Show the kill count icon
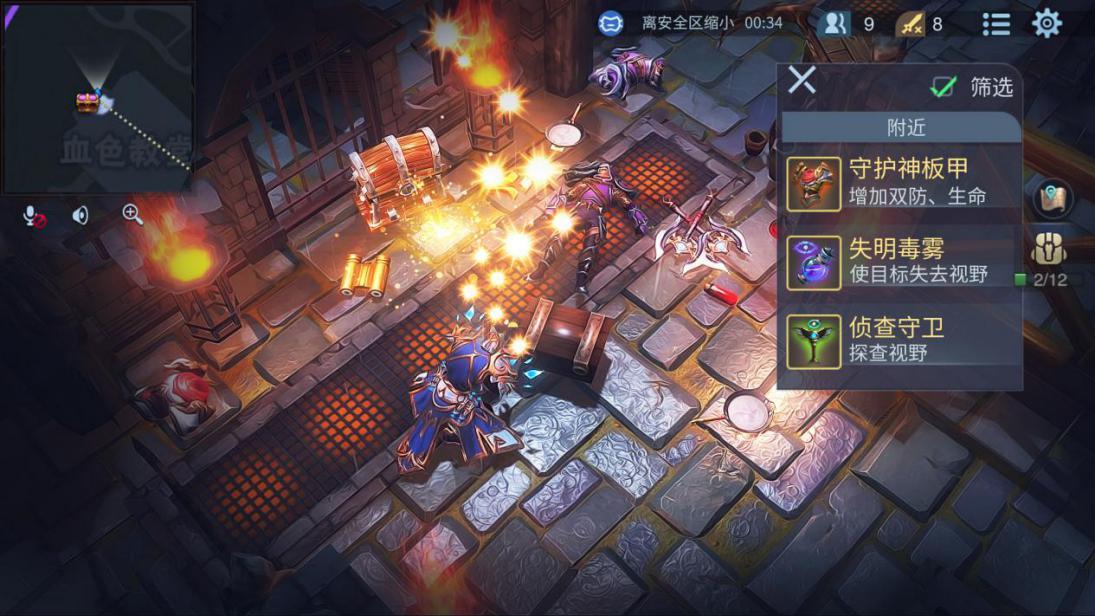The width and height of the screenshot is (1095, 616). pos(910,24)
